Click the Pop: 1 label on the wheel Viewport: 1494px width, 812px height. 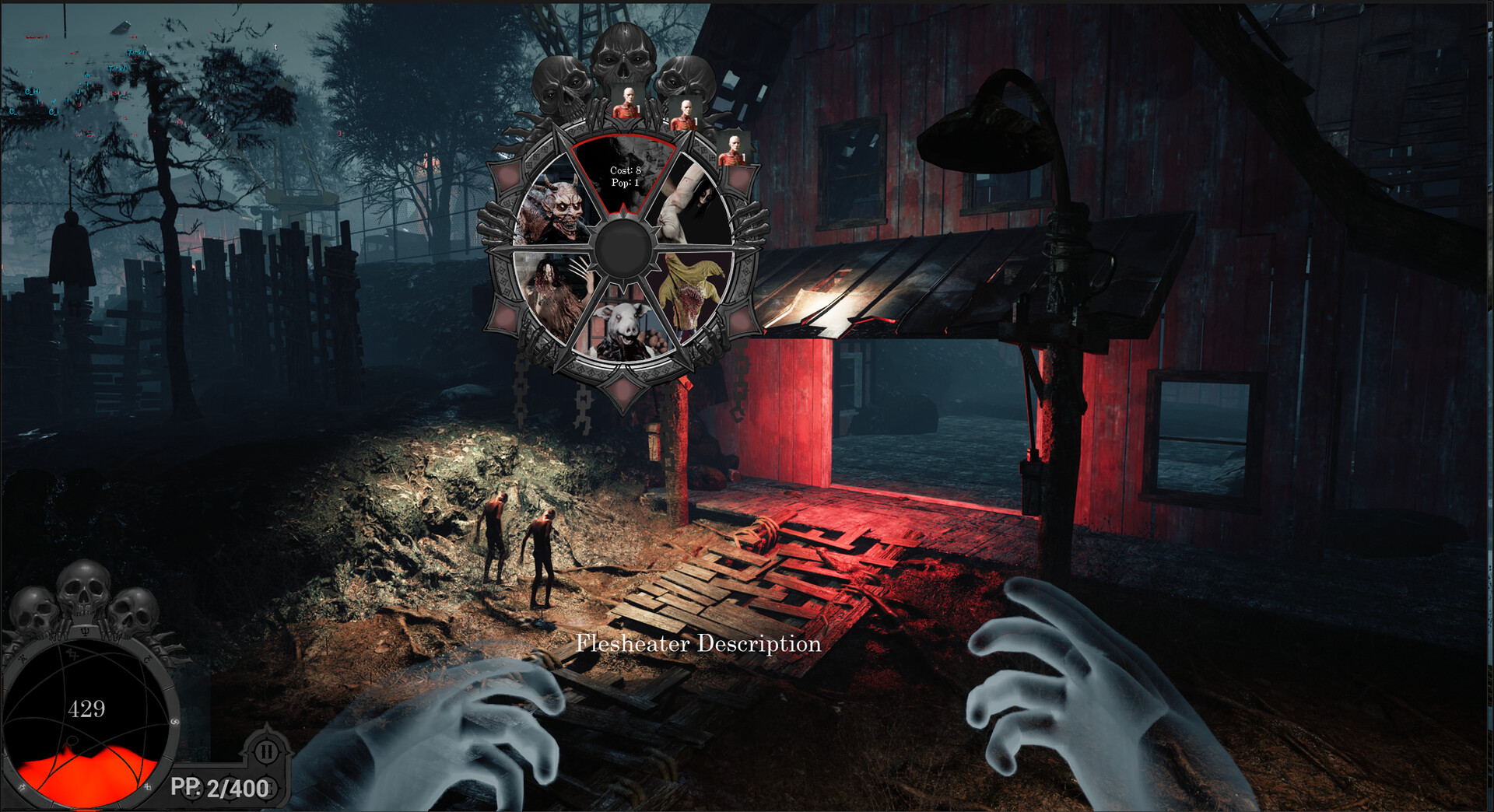tap(624, 182)
